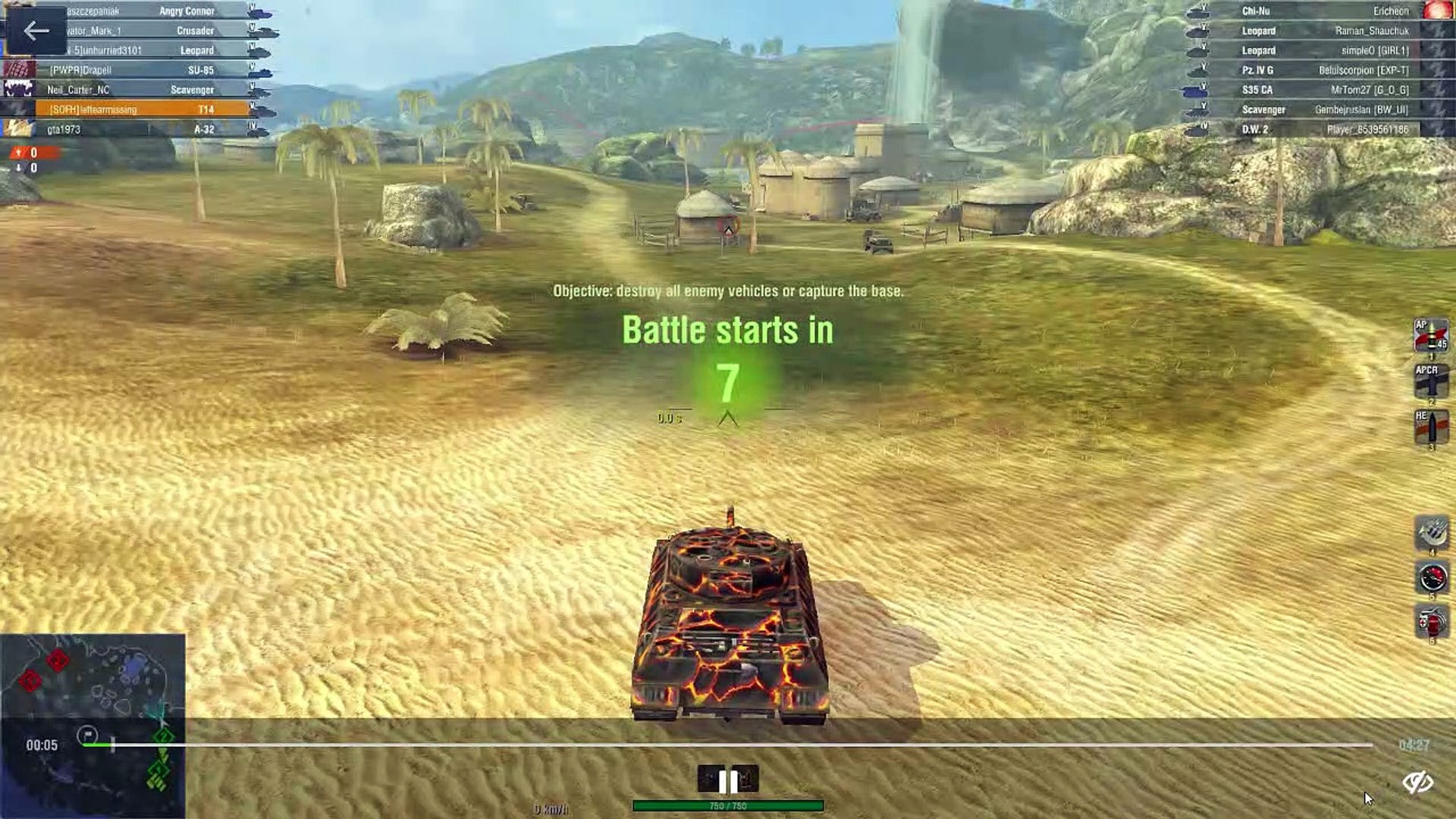Screen dimensions: 1456x819
Task: Choose enemy Pz. IV G row
Action: tap(1323, 70)
